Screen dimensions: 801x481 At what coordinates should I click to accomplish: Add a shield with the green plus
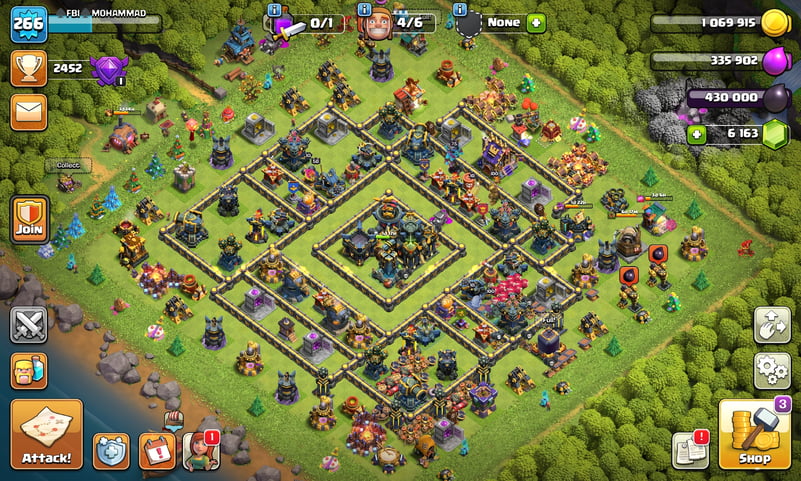coord(536,22)
